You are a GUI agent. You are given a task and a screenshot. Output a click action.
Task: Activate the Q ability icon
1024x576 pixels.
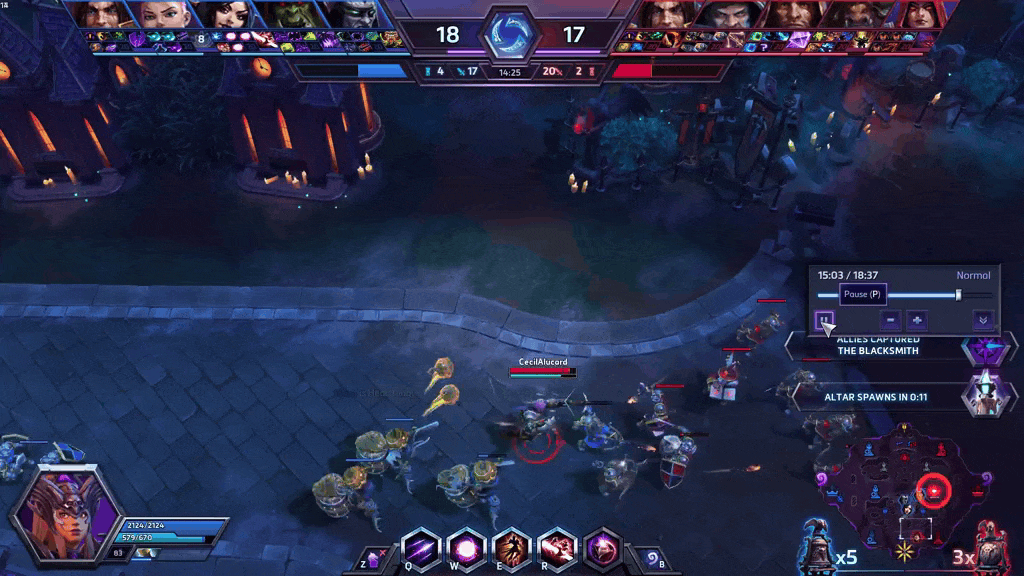pos(421,549)
